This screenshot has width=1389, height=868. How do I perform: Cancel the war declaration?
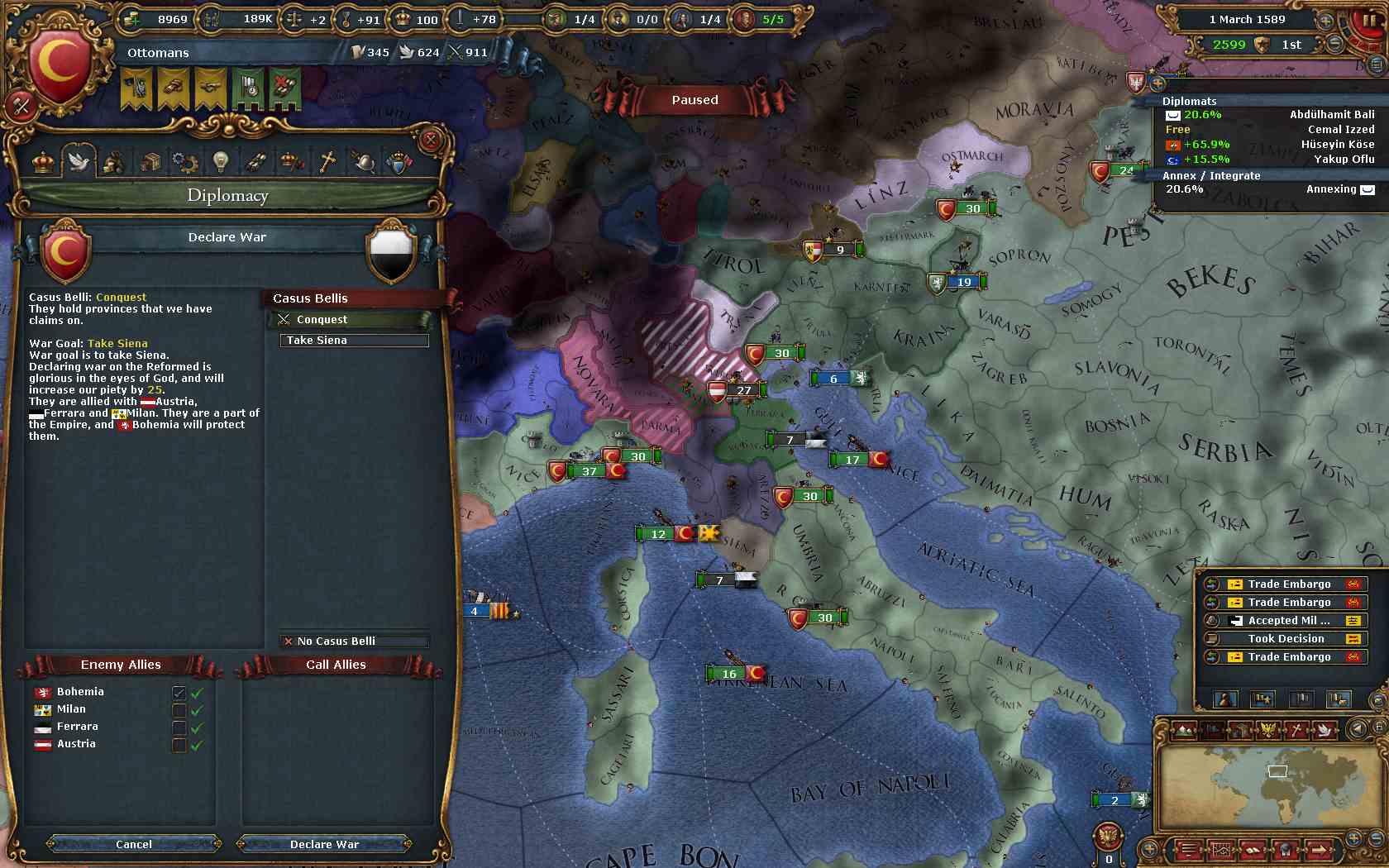pyautogui.click(x=134, y=844)
